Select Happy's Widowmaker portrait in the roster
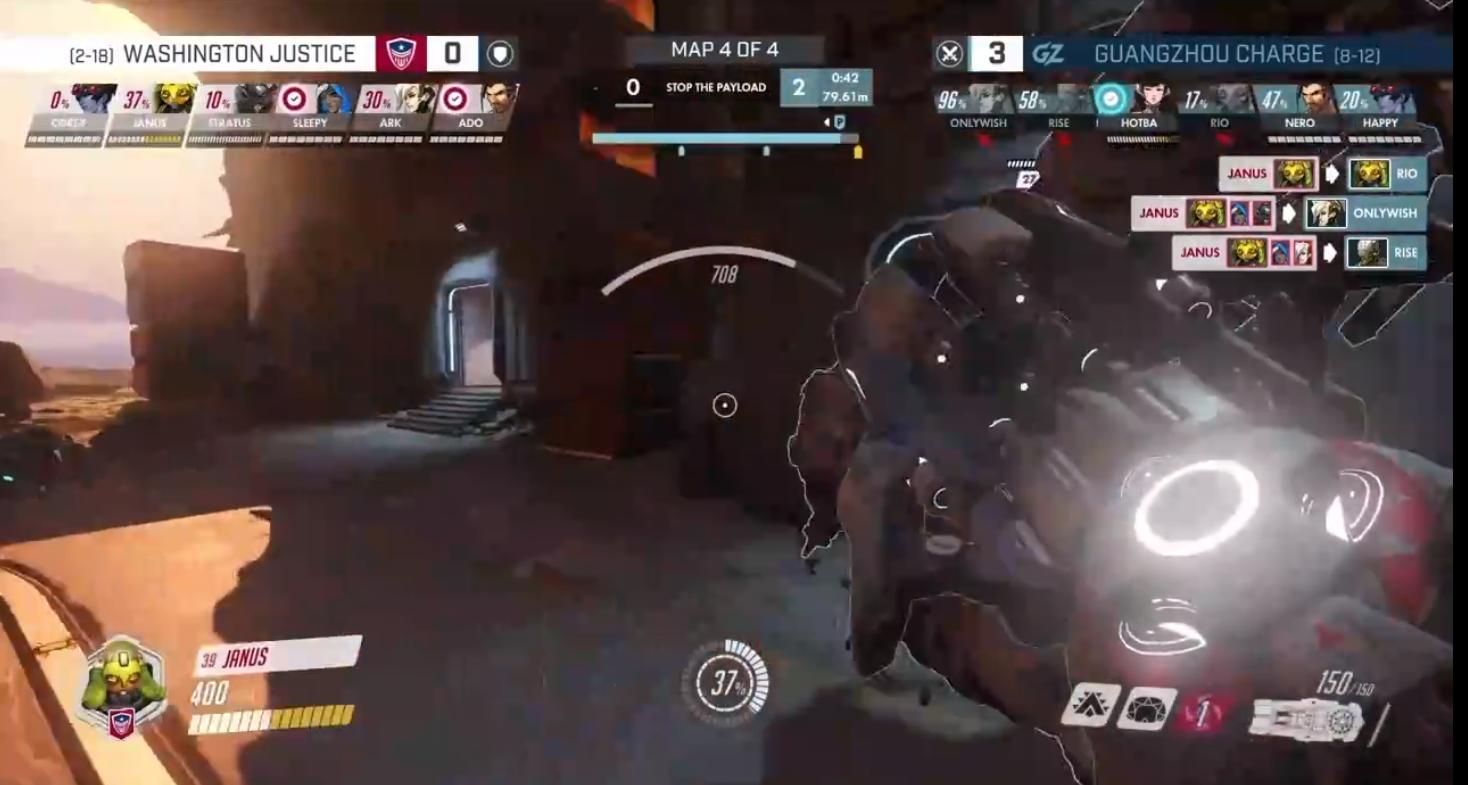 (1393, 101)
